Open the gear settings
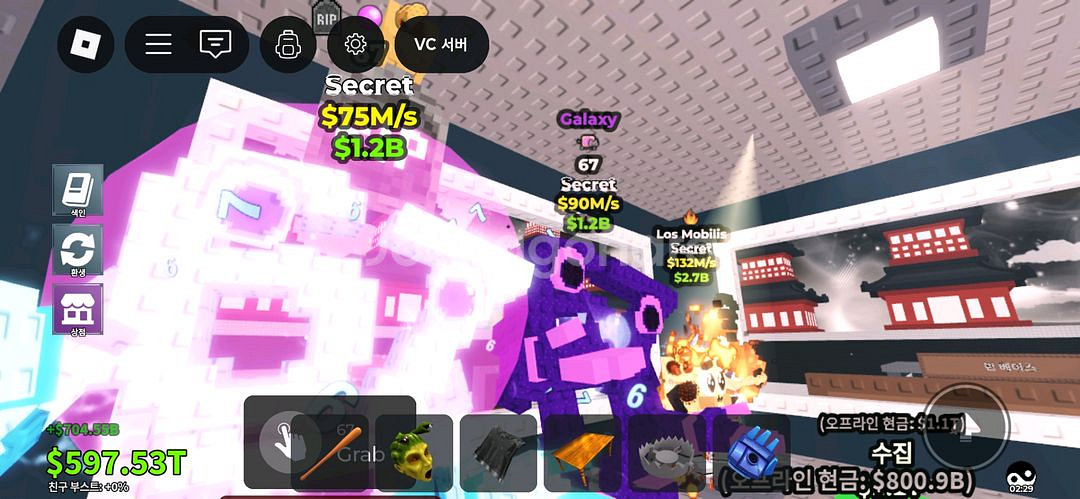Screen dimensions: 1080x499 click(354, 45)
